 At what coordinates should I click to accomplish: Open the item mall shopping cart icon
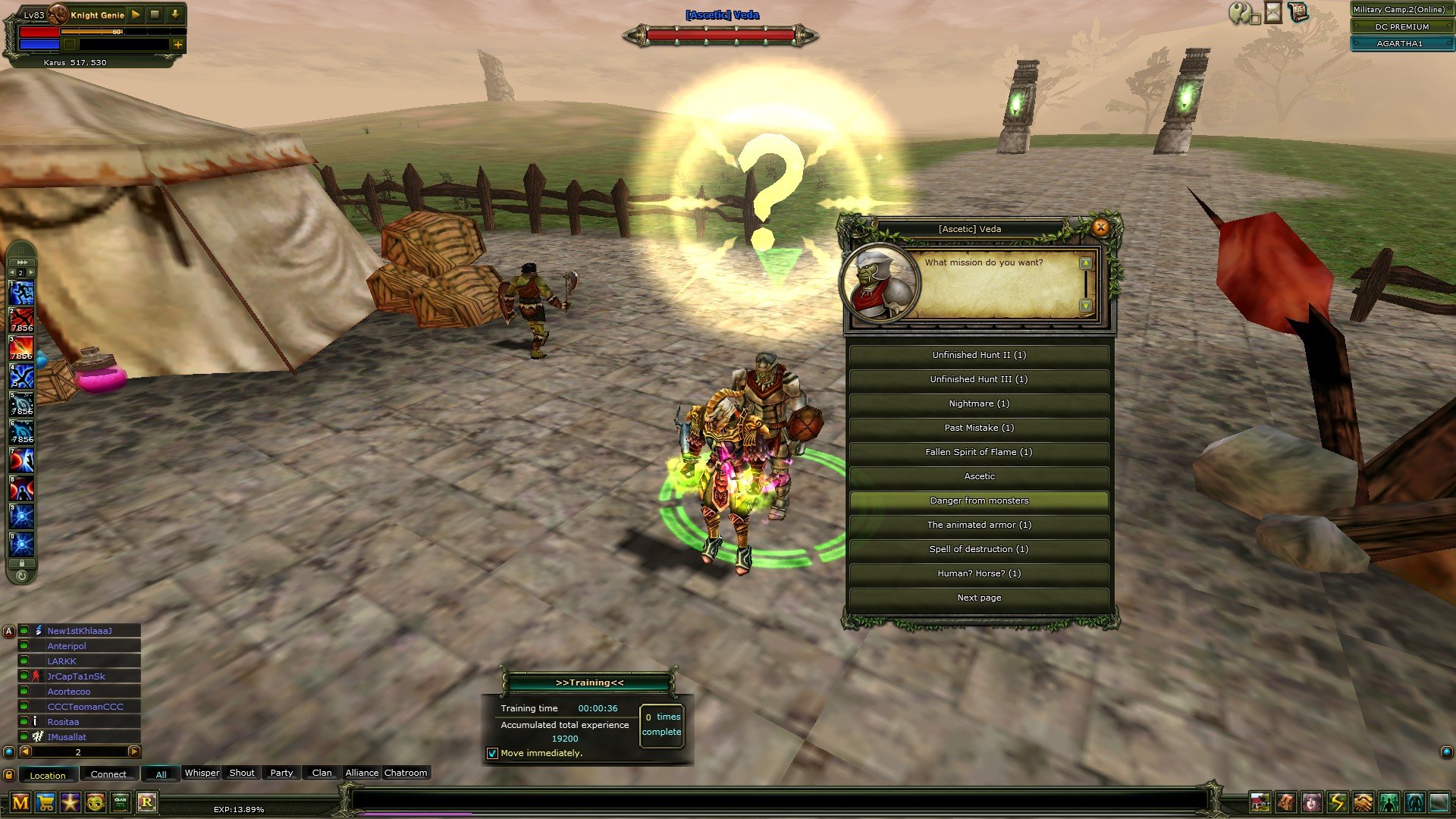(x=45, y=802)
